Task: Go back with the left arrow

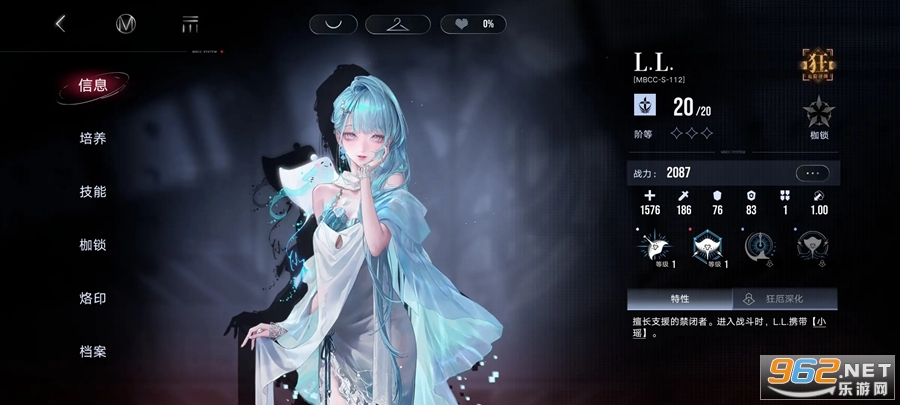Action: [61, 23]
